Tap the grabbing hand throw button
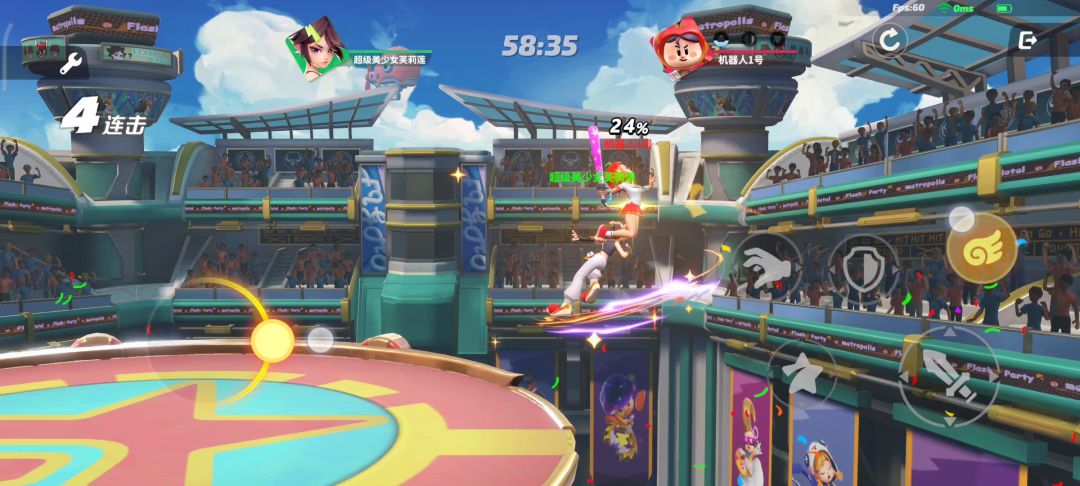Image resolution: width=1080 pixels, height=486 pixels. (x=765, y=266)
